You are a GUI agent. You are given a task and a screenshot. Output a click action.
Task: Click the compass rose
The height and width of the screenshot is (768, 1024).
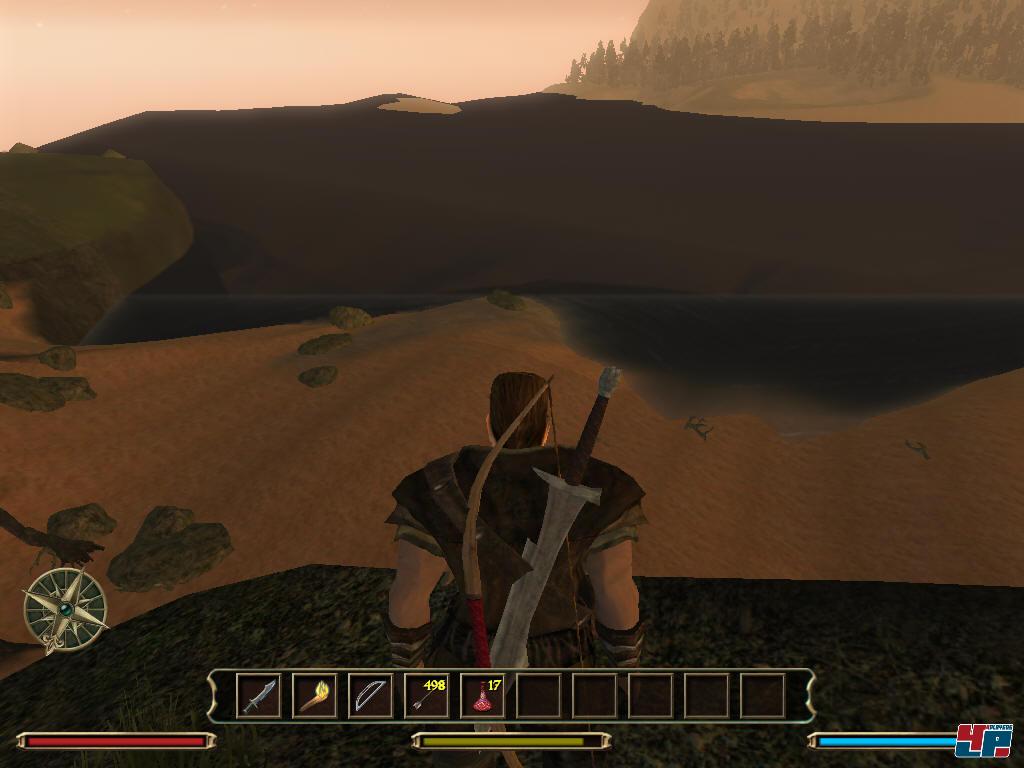point(66,609)
